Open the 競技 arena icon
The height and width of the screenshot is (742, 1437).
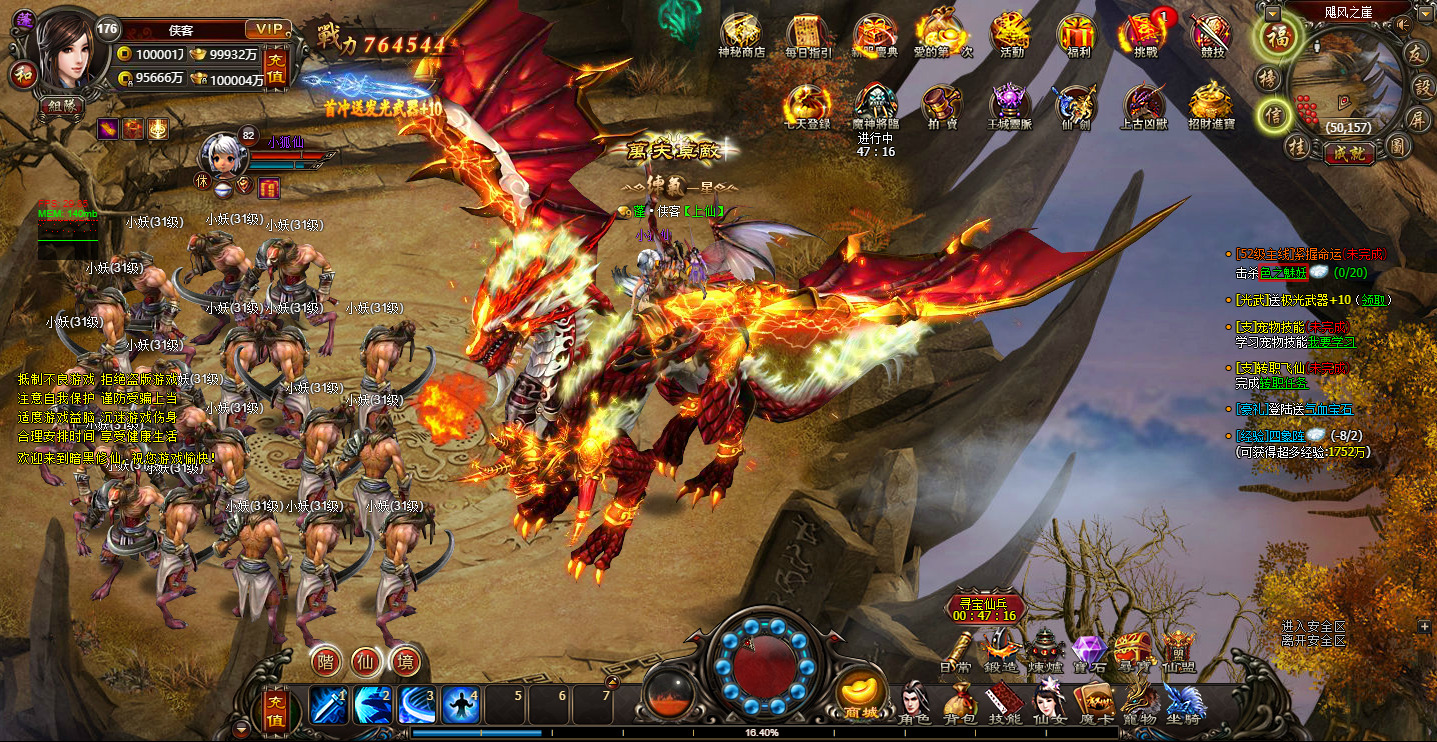point(1212,33)
